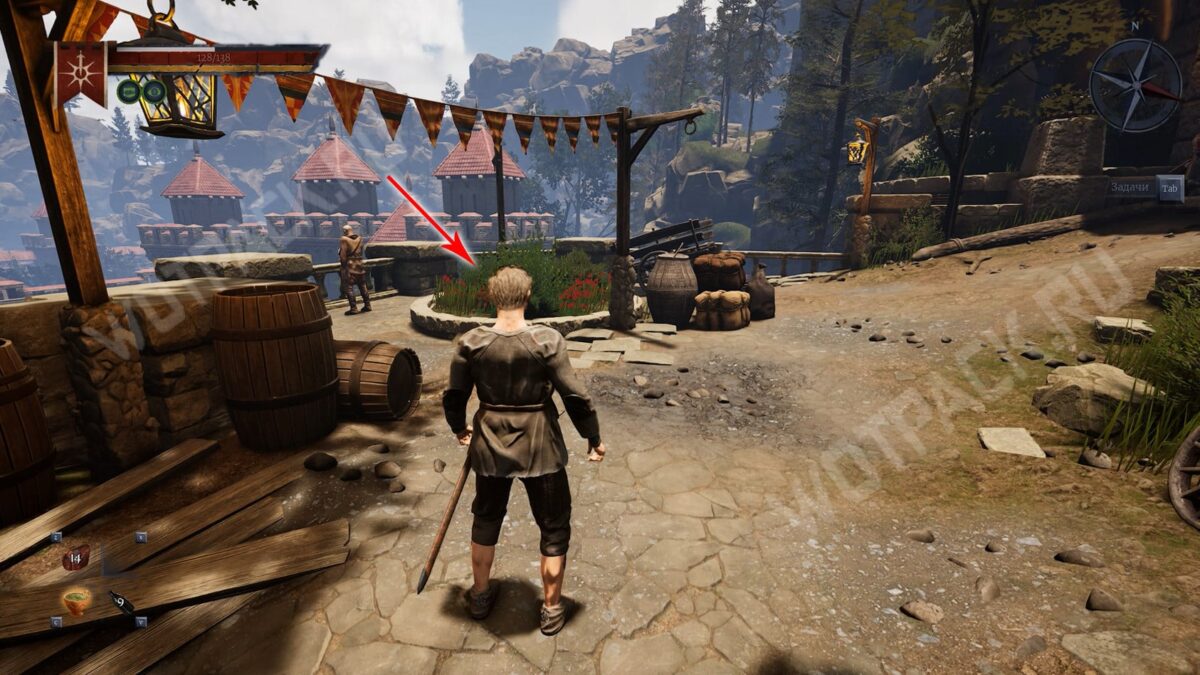Viewport: 1200px width, 675px height.
Task: Choose the dark bottle quick slot
Action: [x=122, y=602]
